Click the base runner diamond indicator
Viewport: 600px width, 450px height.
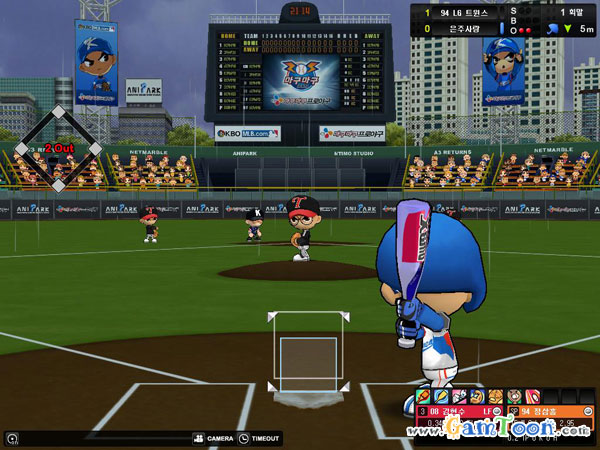58,147
